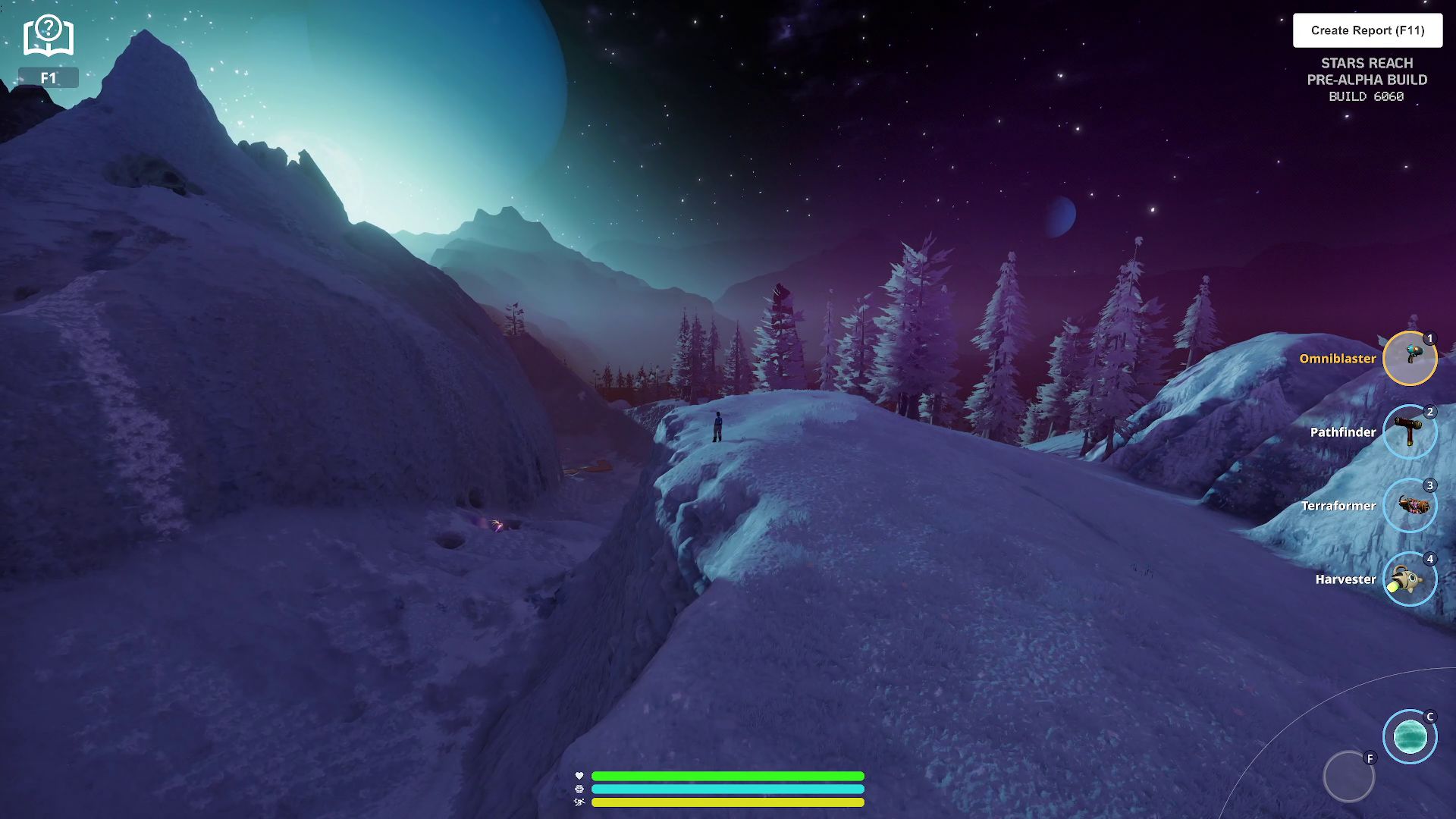Choose the Terraformer tool slot
This screenshot has width=1456, height=819.
(x=1409, y=505)
